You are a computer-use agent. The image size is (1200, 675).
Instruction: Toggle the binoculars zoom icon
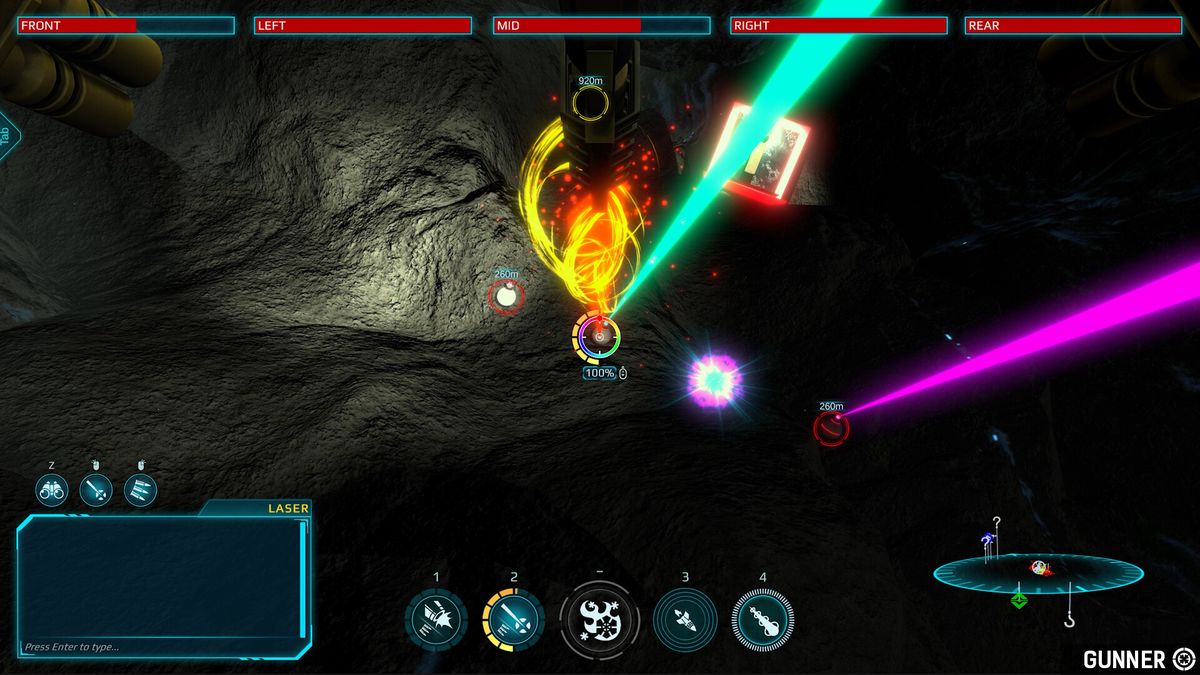coord(51,490)
